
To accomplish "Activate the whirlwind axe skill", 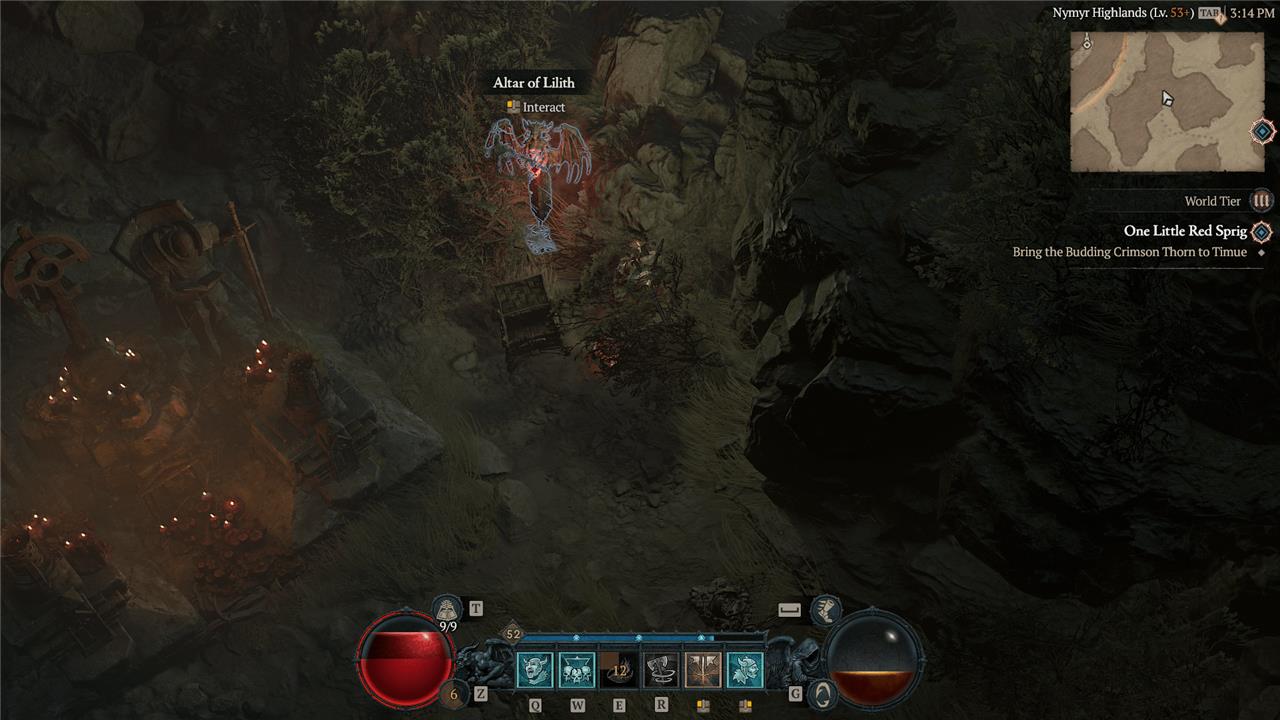I will pos(661,670).
